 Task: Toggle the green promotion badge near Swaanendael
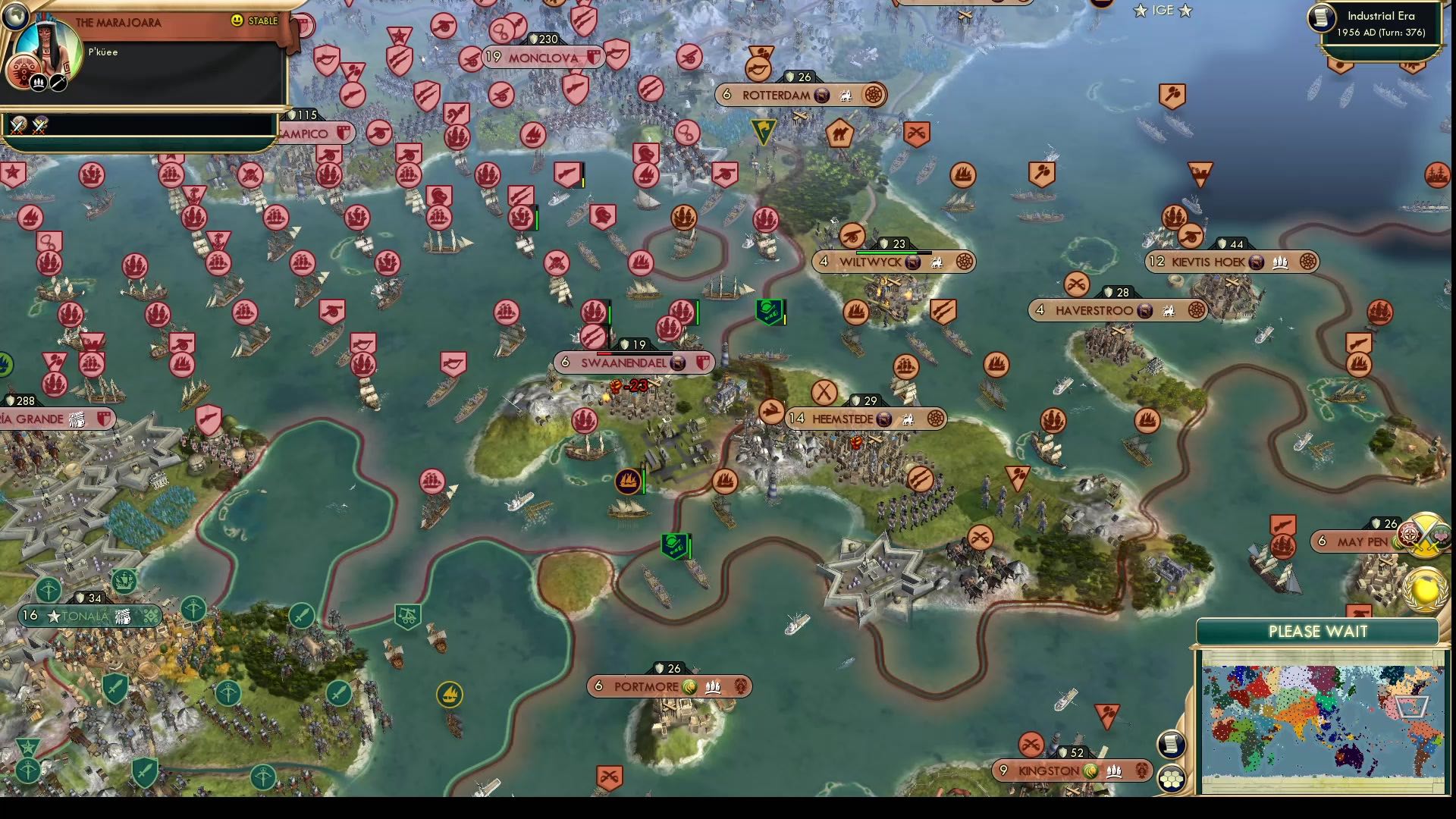pos(768,312)
